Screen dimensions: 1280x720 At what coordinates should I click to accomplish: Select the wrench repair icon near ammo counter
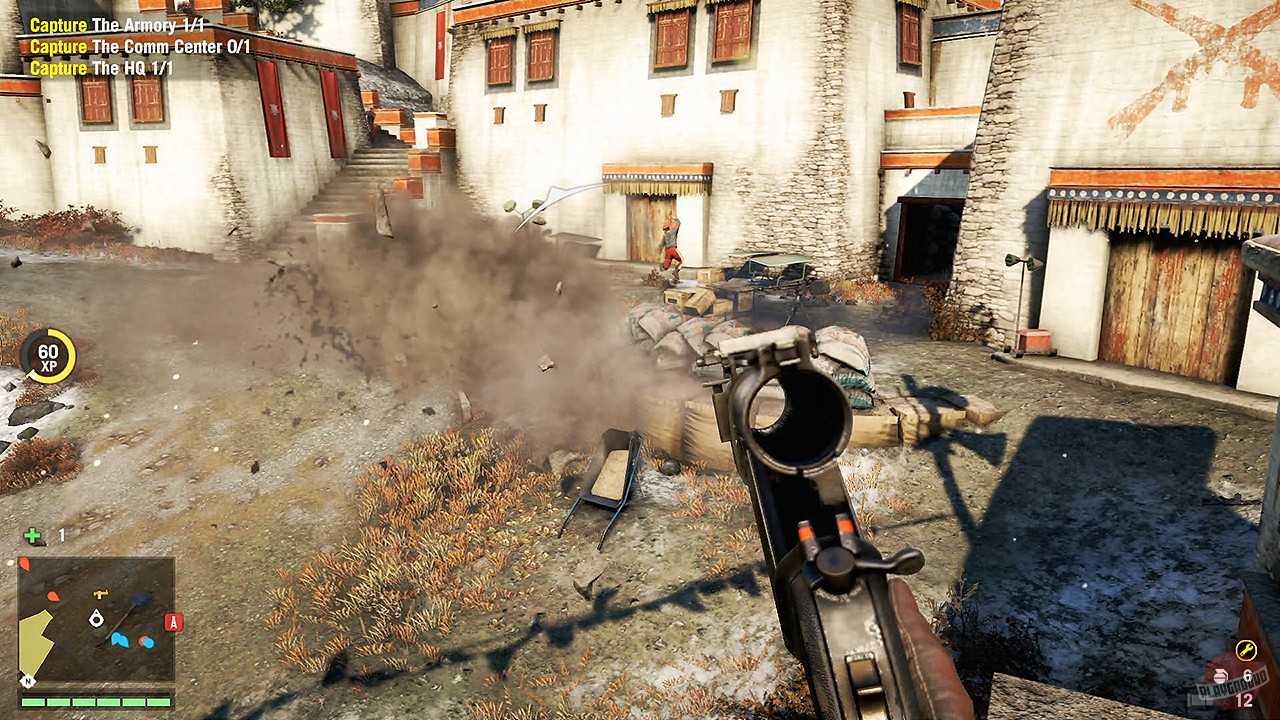click(1247, 648)
